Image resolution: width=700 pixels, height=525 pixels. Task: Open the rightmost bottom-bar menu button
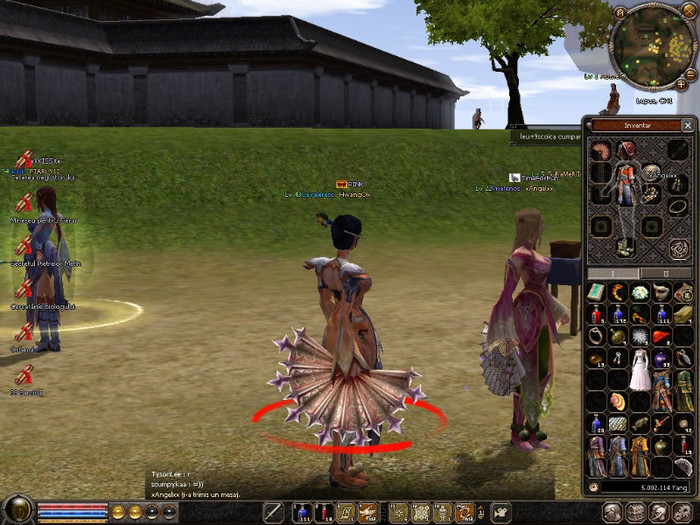pyautogui.click(x=684, y=513)
